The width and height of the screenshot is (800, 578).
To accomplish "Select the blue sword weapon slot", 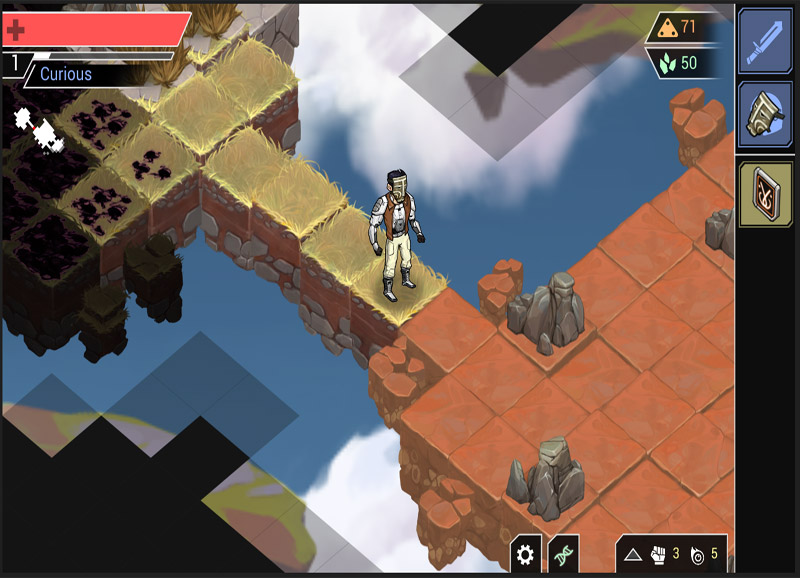I will coord(765,41).
